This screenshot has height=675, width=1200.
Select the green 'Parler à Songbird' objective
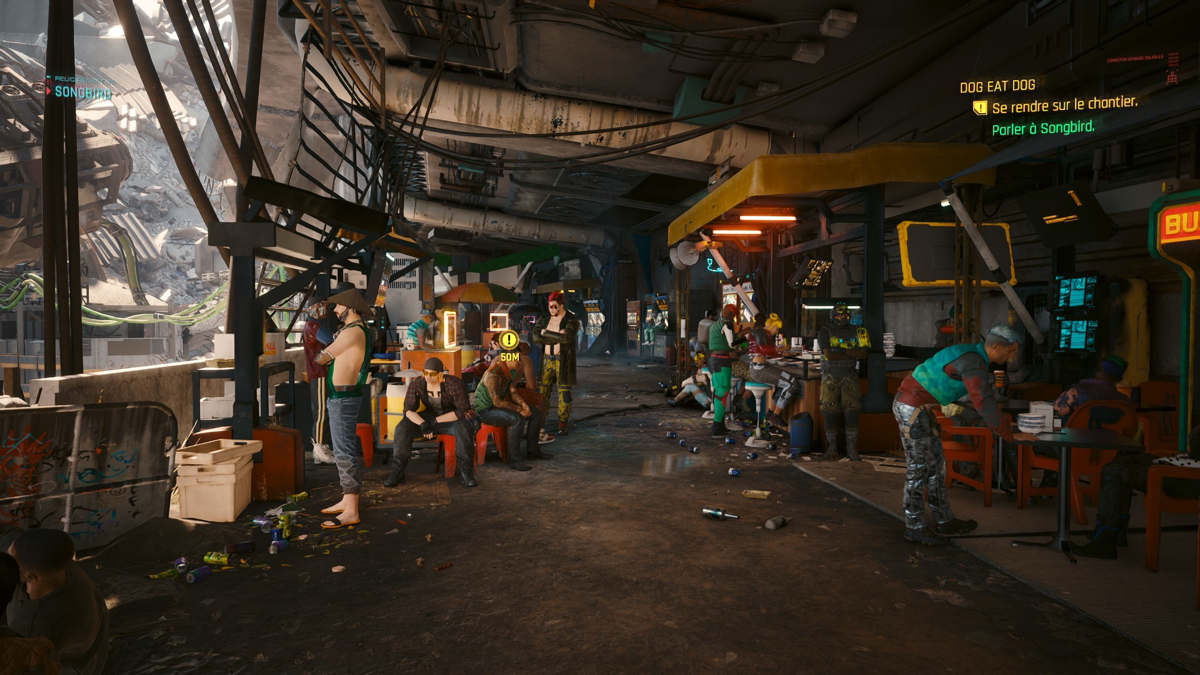[1043, 128]
